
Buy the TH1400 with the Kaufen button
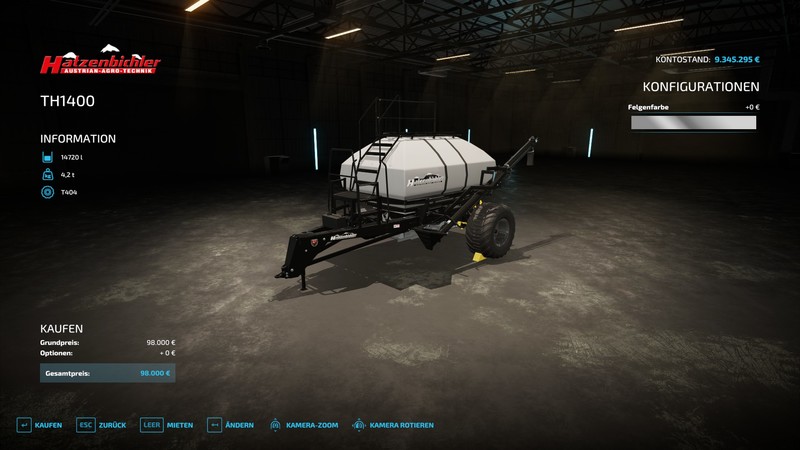tap(38, 425)
